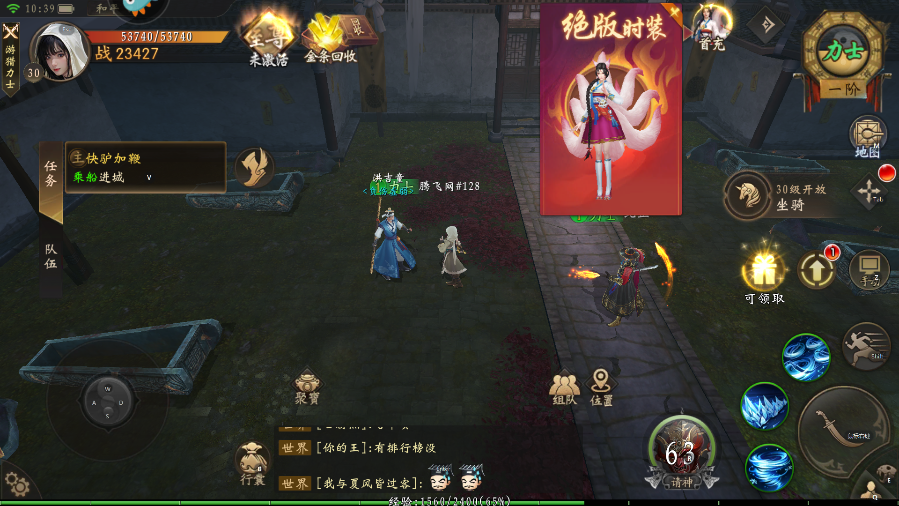The width and height of the screenshot is (899, 506).
Task: Tap the winged boot auto-path icon
Action: coord(255,167)
